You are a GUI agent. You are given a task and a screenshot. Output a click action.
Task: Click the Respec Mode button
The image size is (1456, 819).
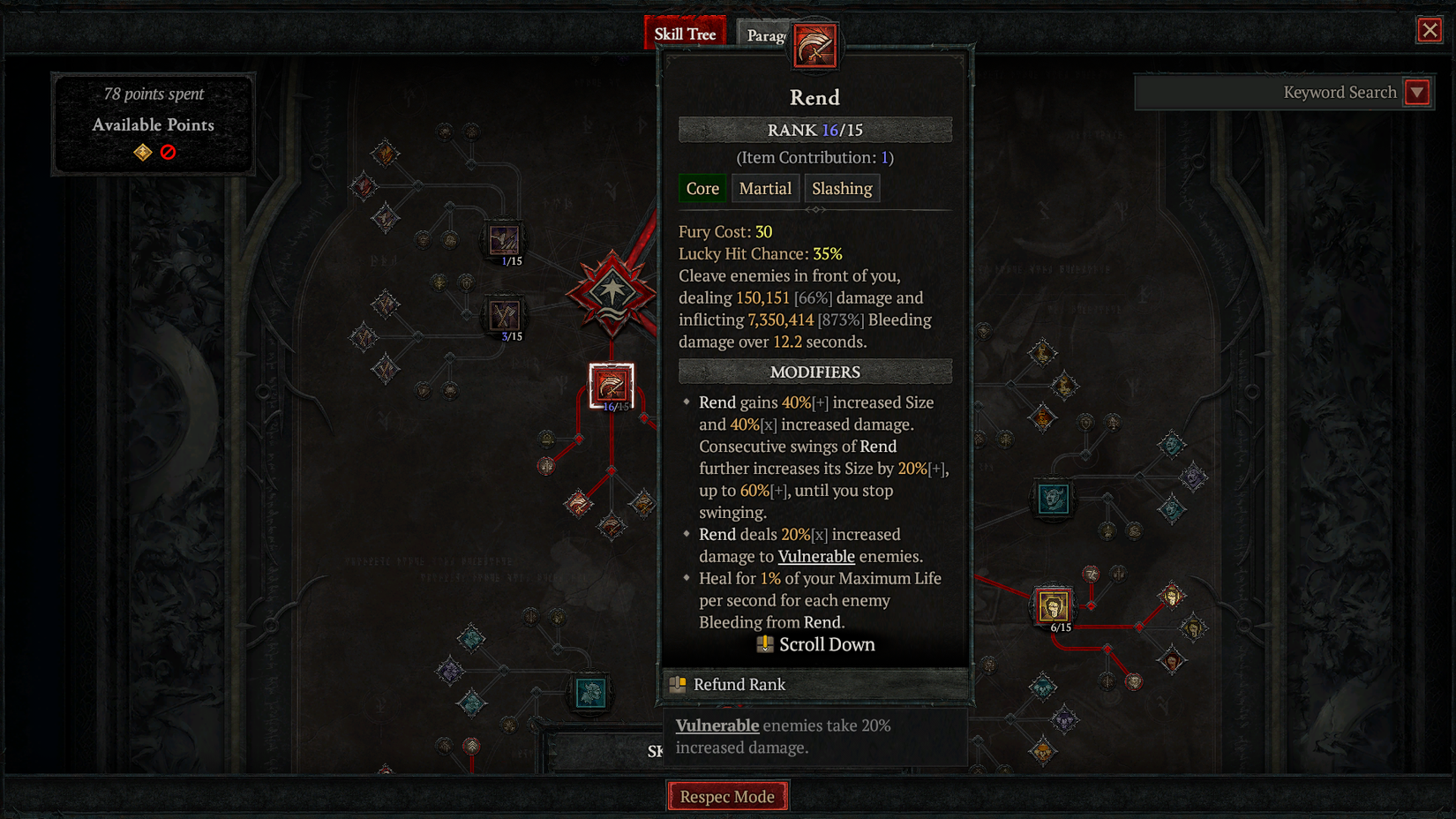coord(727,795)
